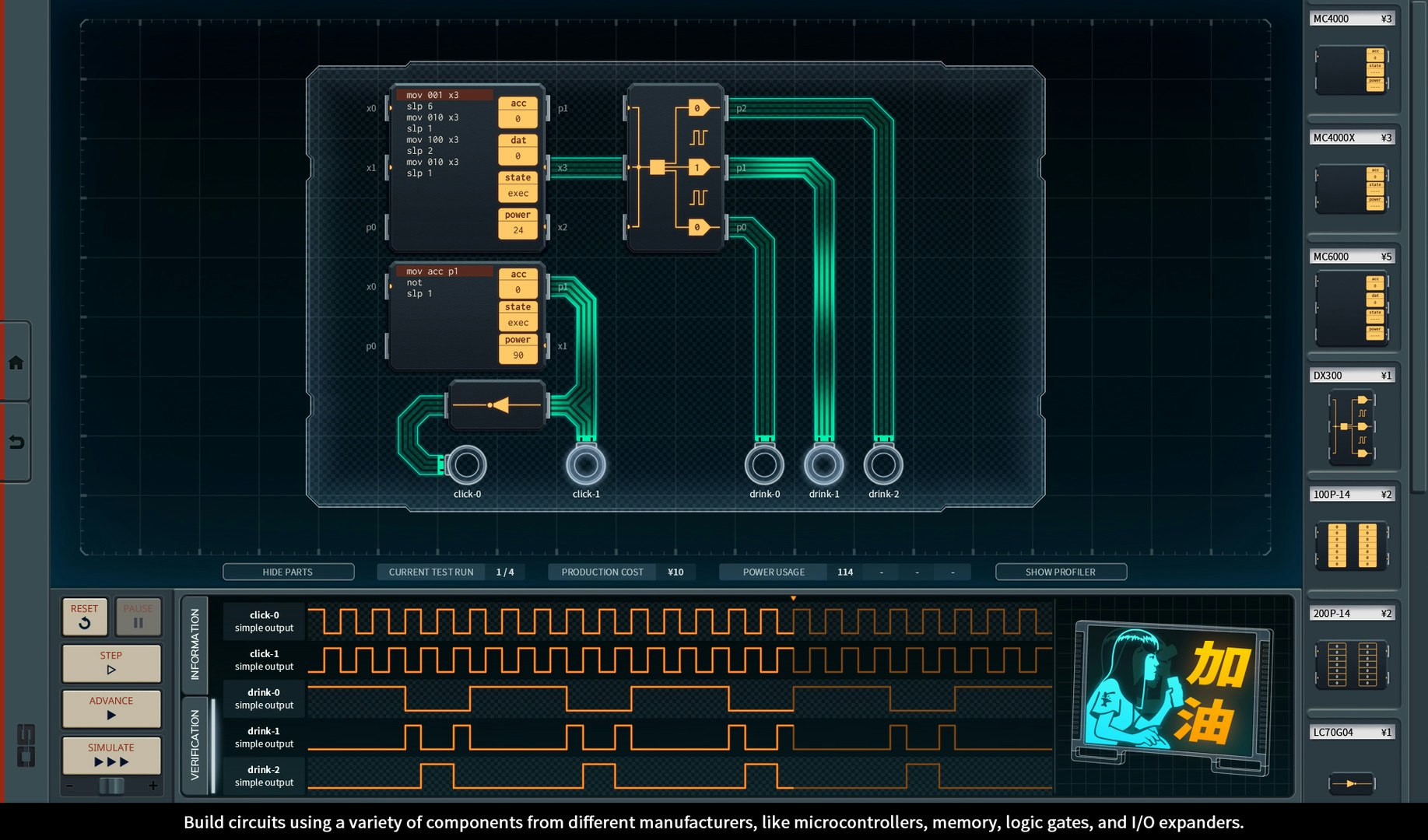This screenshot has height=840, width=1428.
Task: Step the simulation one instruction
Action: pyautogui.click(x=111, y=663)
